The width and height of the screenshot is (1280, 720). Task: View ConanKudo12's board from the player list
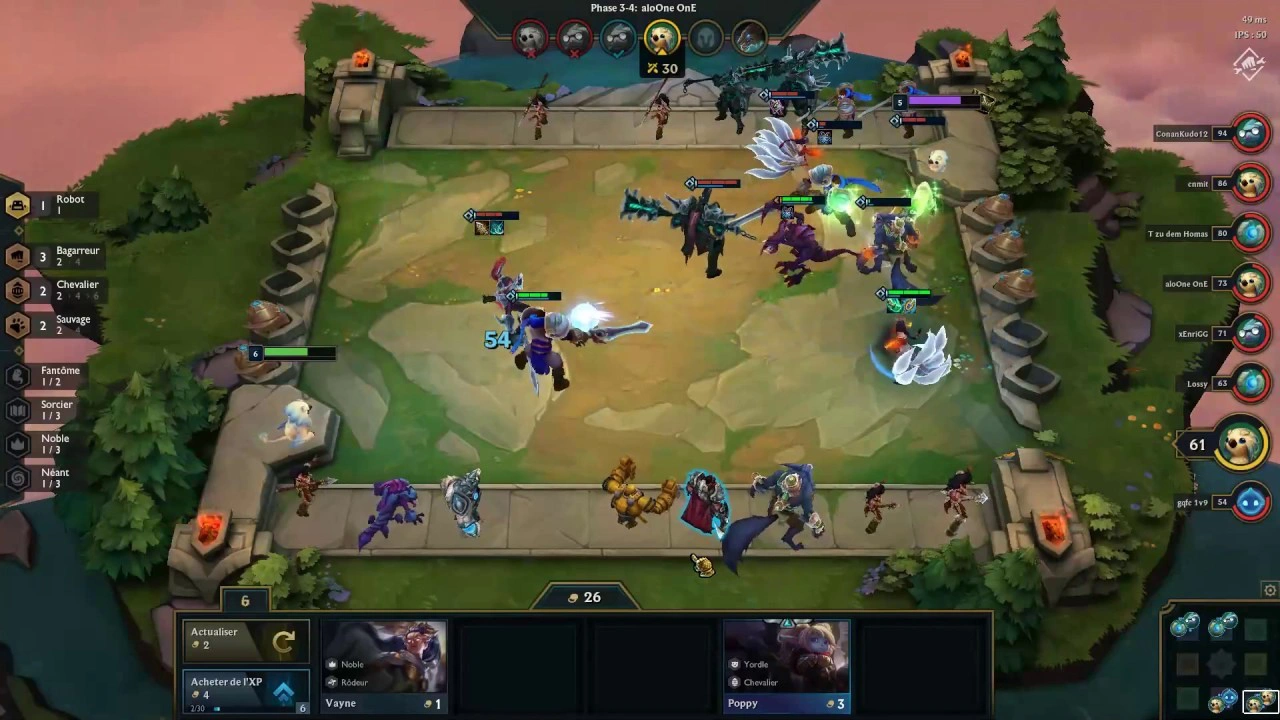tap(1250, 133)
